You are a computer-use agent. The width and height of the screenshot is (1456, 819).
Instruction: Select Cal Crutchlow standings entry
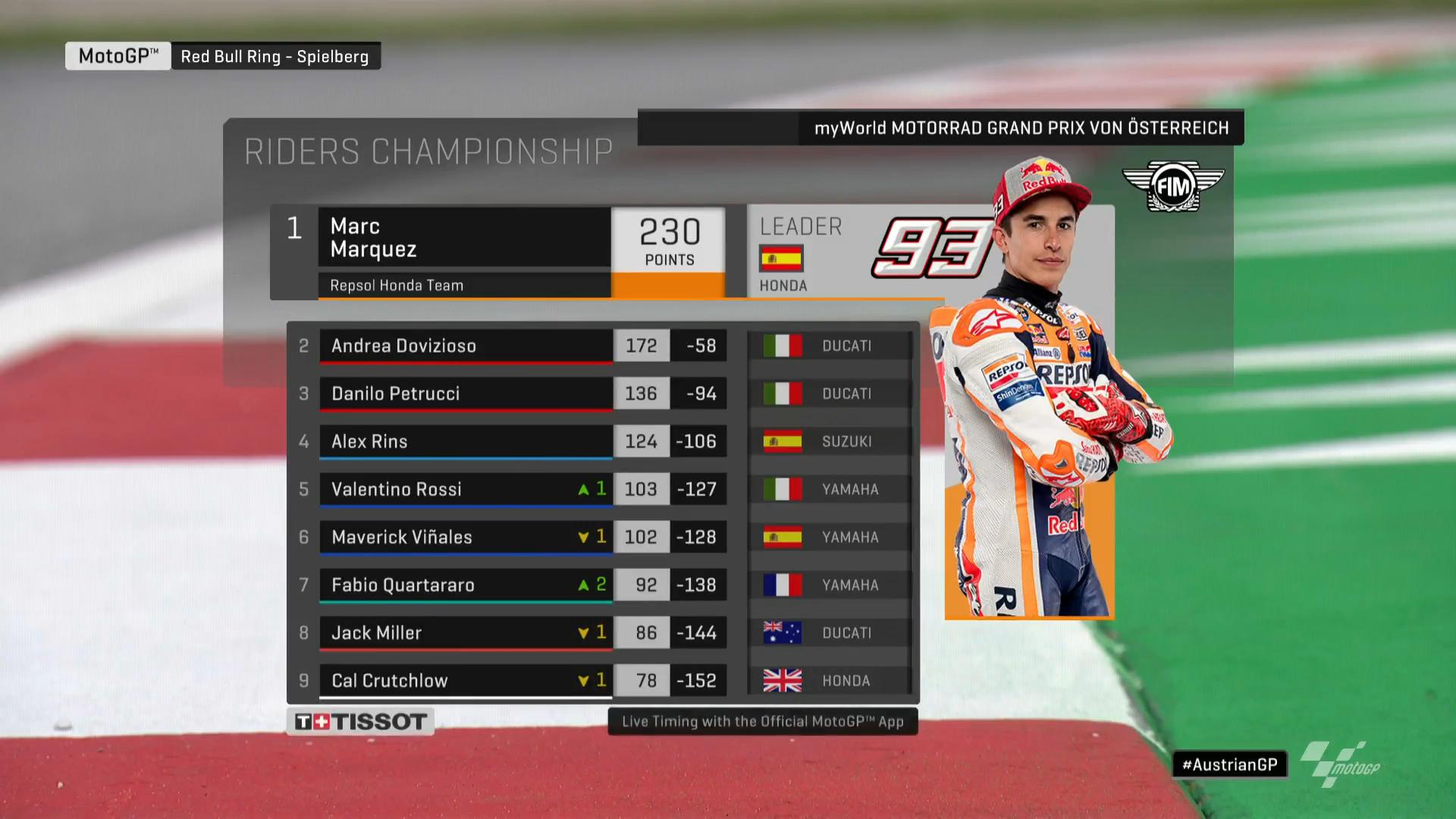pos(465,680)
